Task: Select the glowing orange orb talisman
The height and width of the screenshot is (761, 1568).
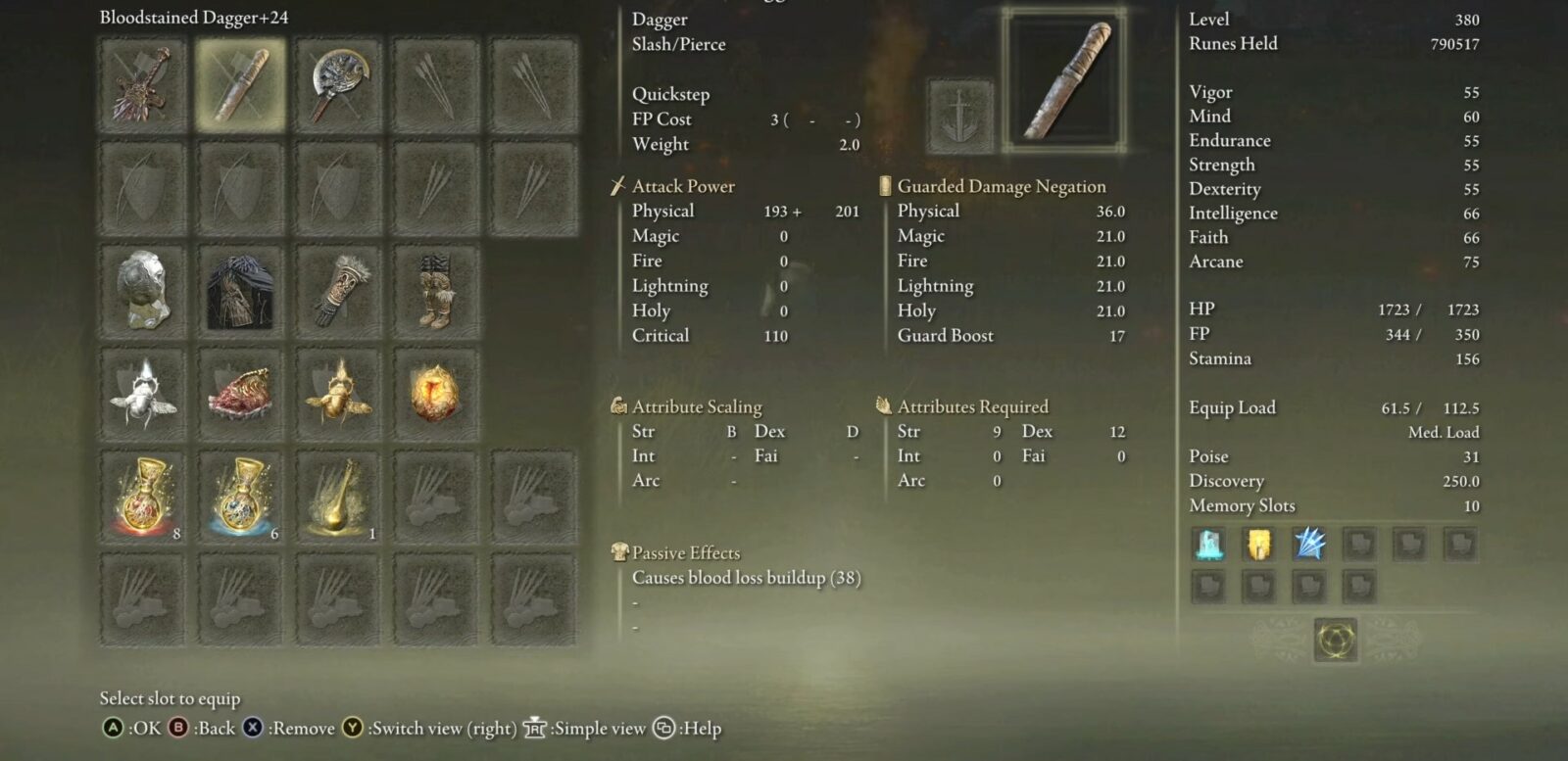Action: coord(435,394)
